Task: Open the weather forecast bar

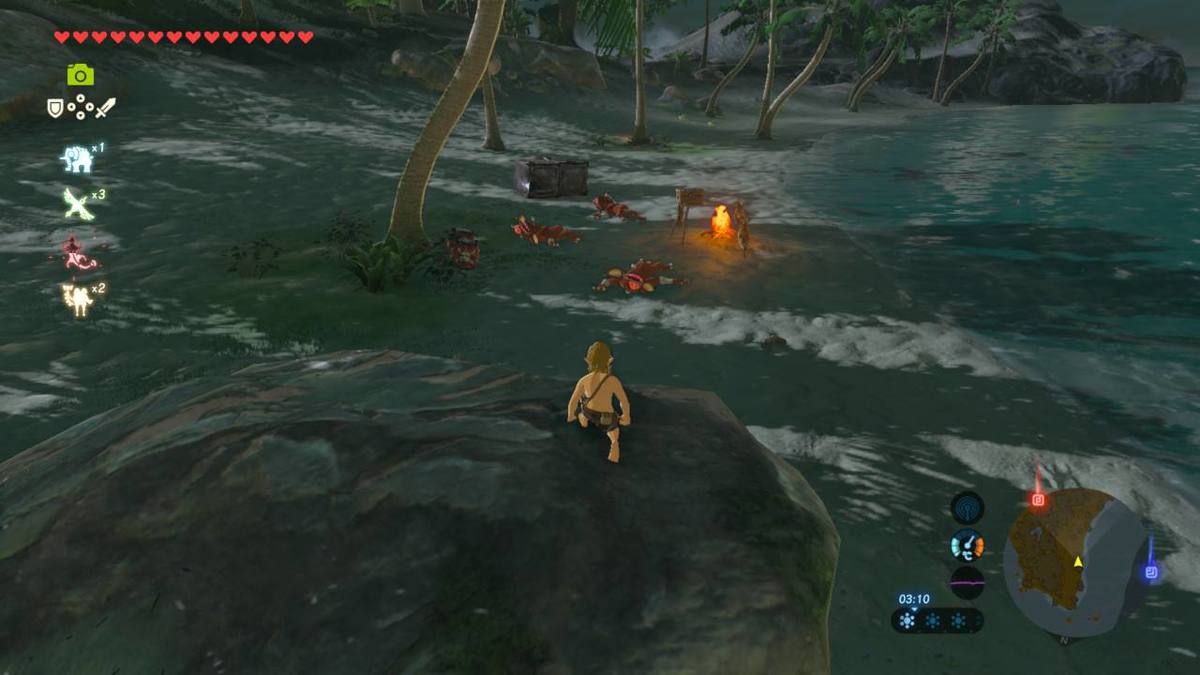Action: pos(937,620)
